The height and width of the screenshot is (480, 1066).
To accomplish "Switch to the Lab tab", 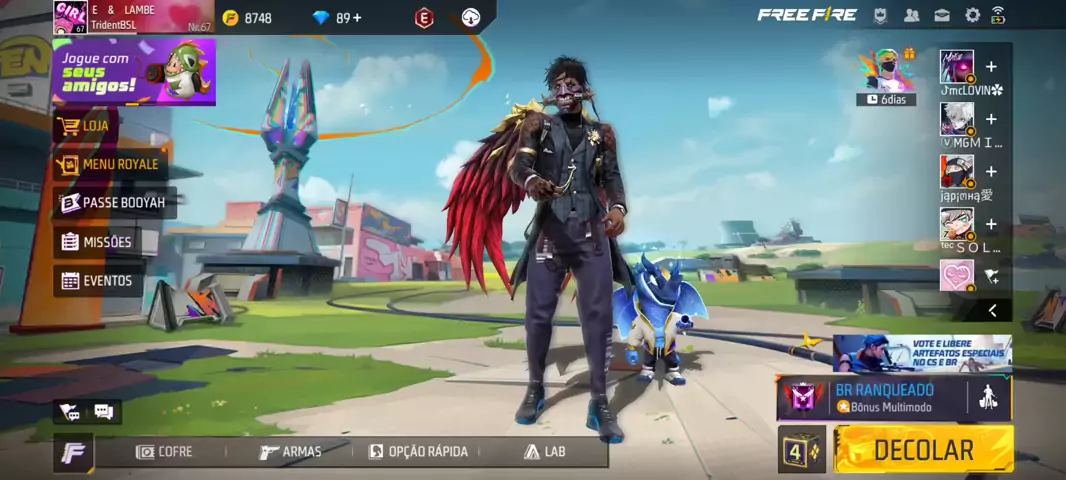I will tap(545, 452).
